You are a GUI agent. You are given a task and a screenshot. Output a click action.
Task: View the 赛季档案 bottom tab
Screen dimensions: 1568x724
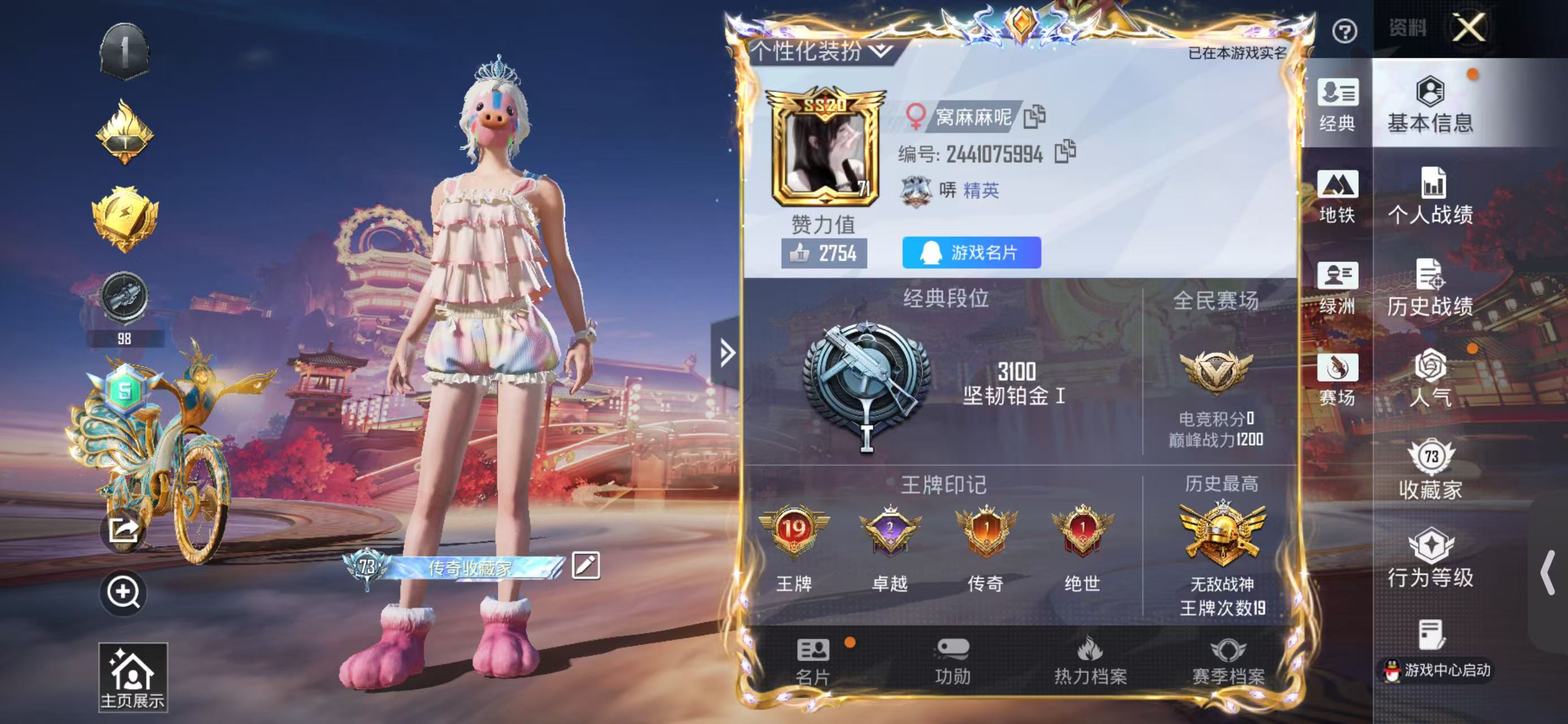point(1228,661)
